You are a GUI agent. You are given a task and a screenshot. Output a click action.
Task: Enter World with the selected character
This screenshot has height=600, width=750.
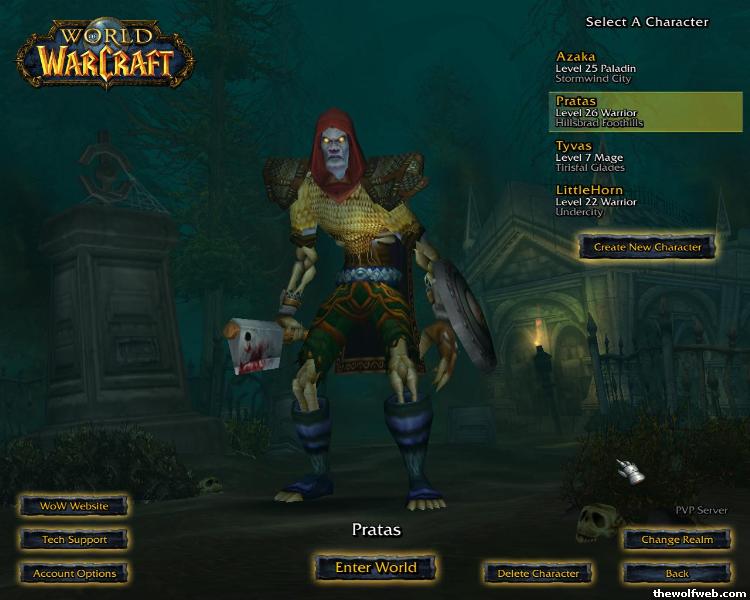[375, 567]
